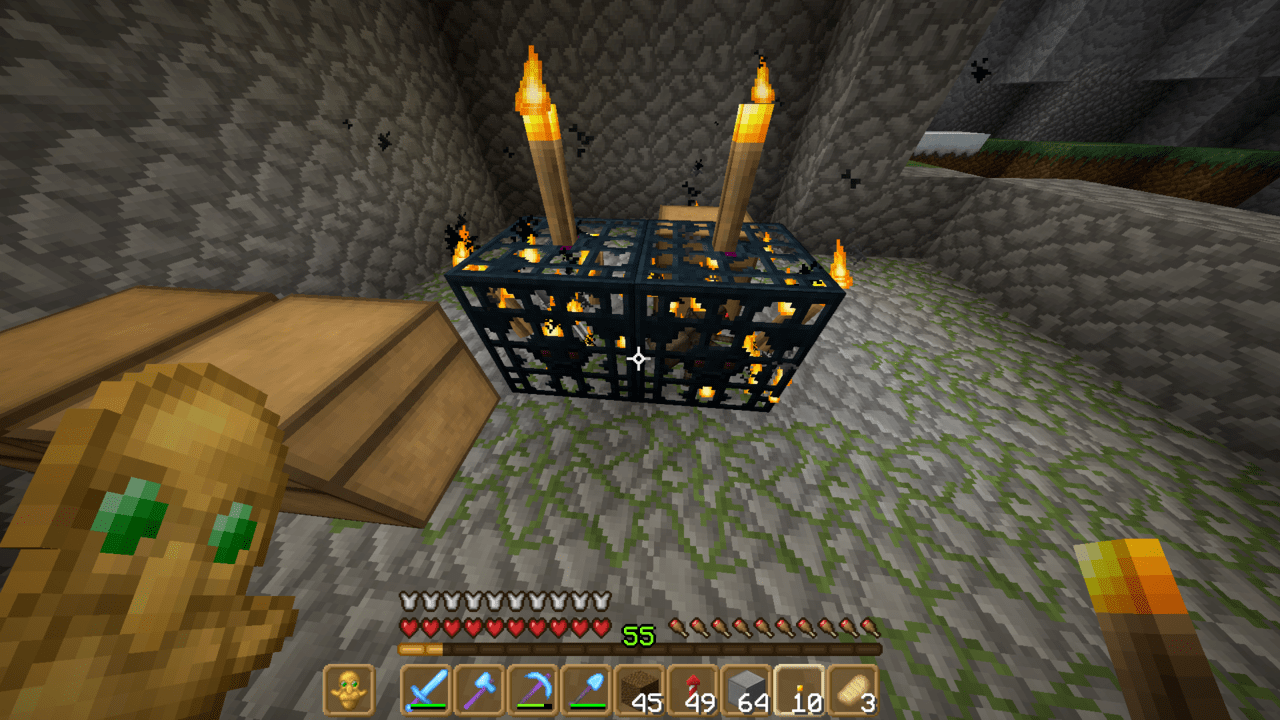1280x720 pixels.
Task: Select the firework rocket stack of 49
Action: (693, 689)
